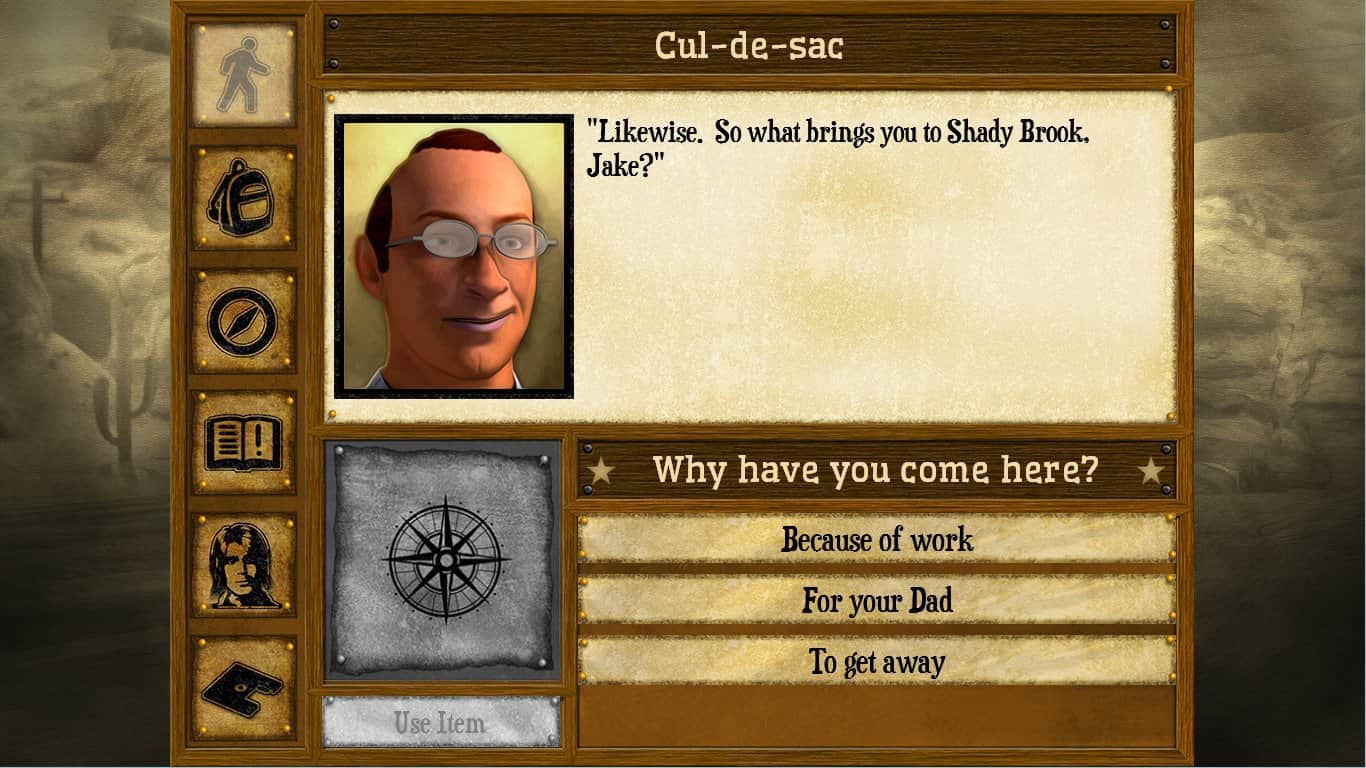
Task: Choose the "Because of work" reply
Action: (x=876, y=540)
